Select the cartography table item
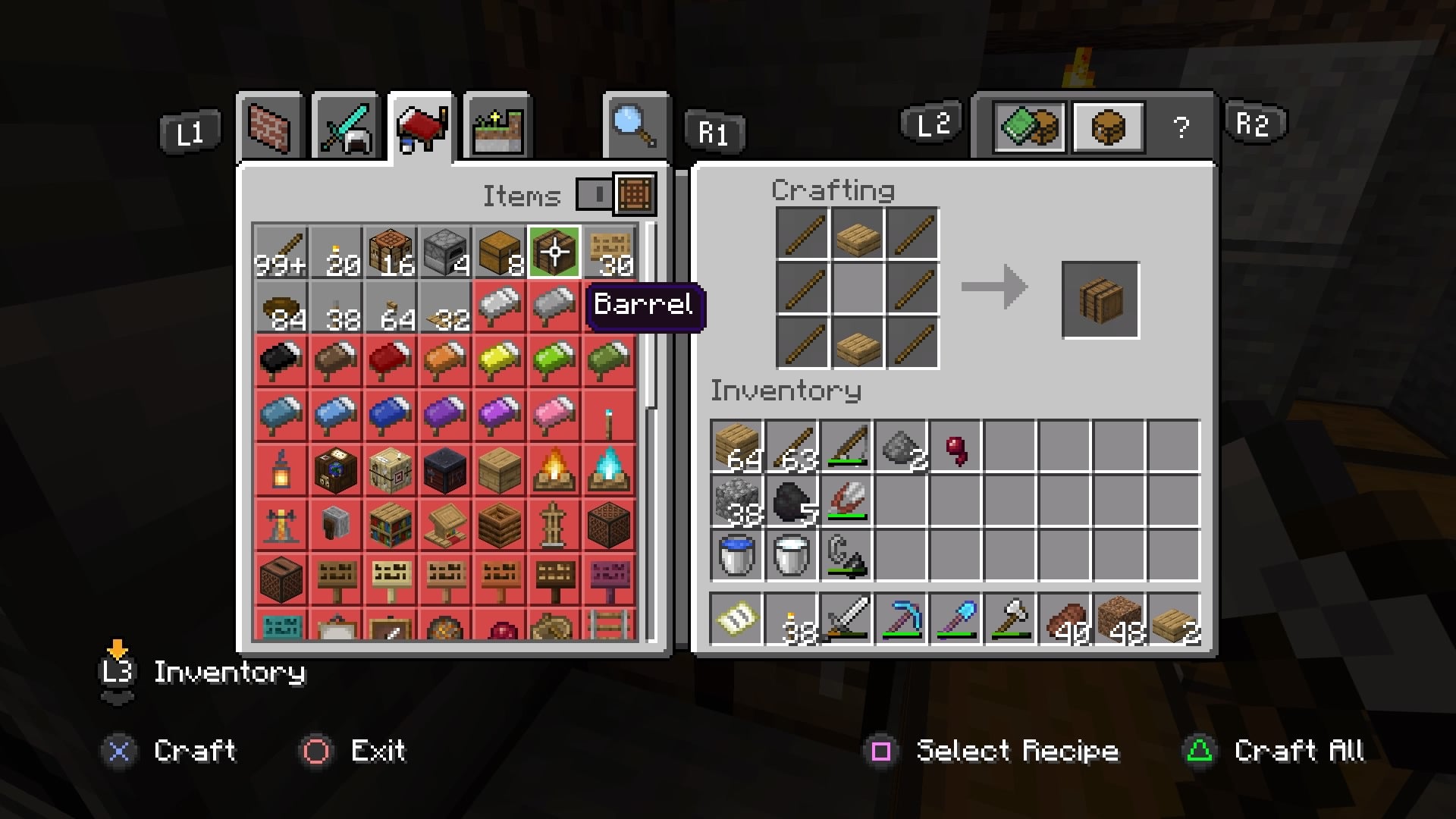The width and height of the screenshot is (1456, 819). pyautogui.click(x=336, y=469)
